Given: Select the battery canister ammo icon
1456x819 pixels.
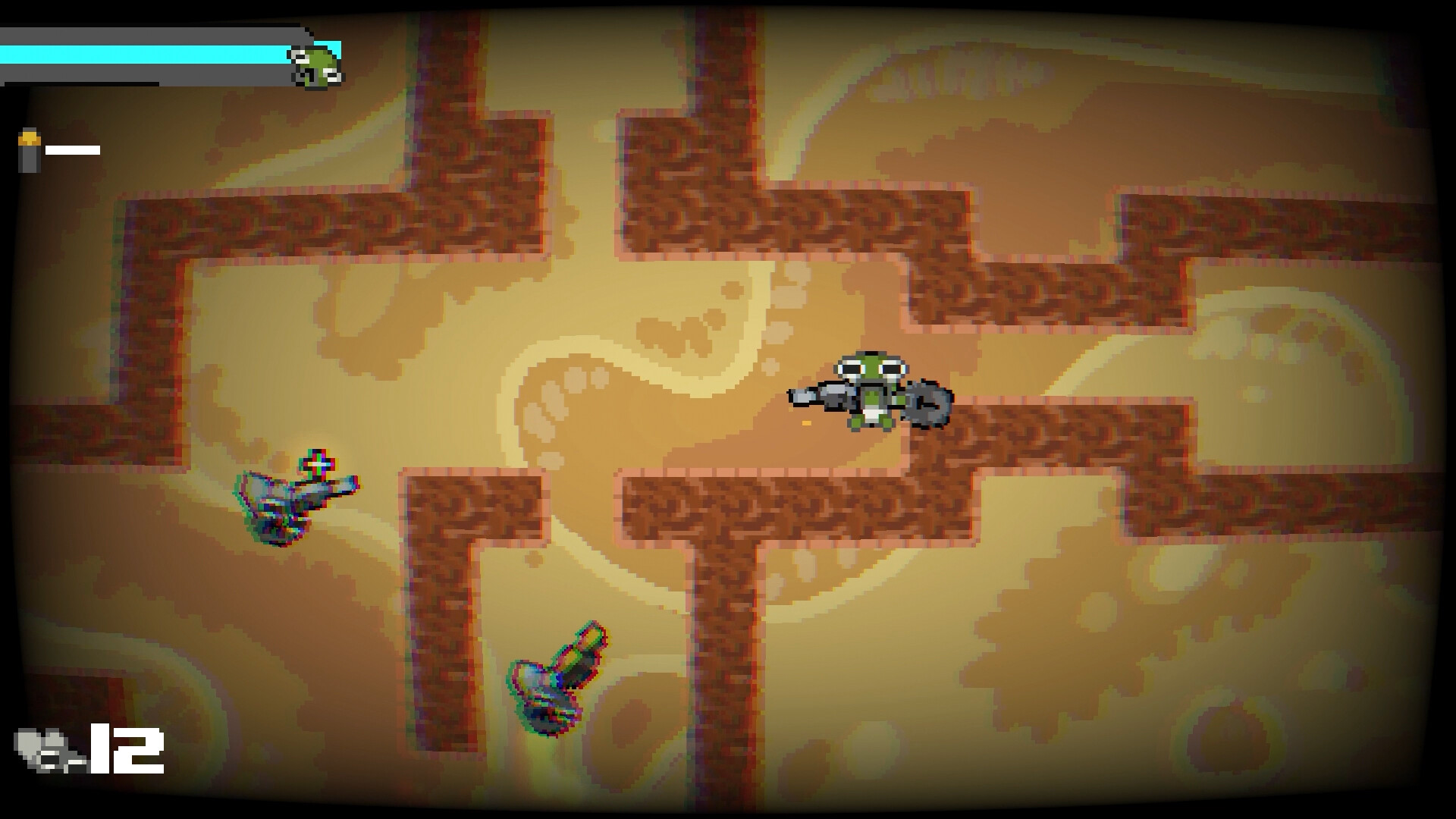Looking at the screenshot, I should (30, 152).
